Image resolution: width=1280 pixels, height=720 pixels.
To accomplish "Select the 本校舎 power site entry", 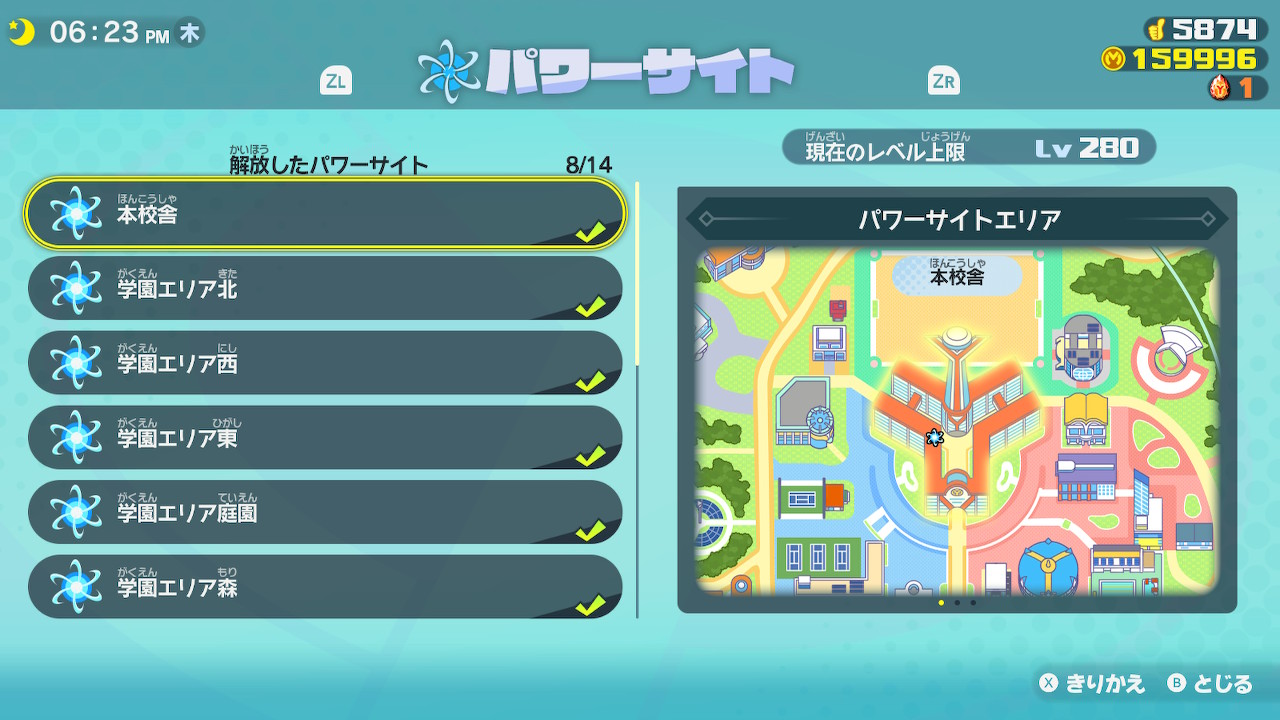I will (325, 214).
